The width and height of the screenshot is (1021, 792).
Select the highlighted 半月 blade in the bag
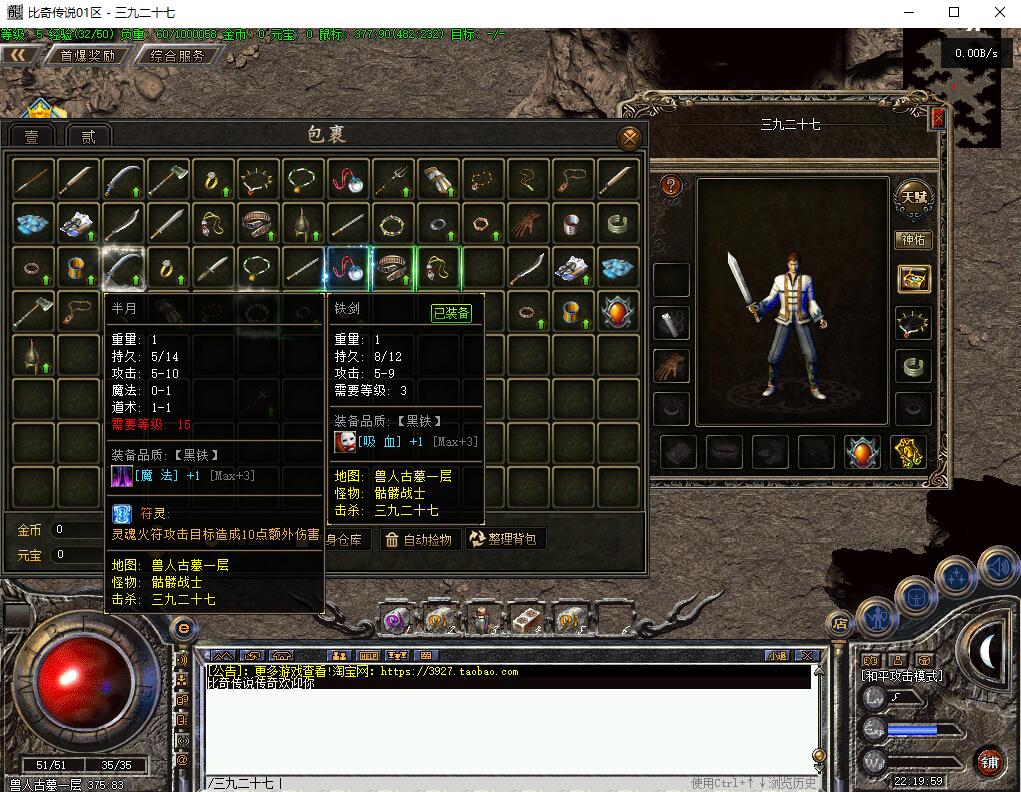tap(124, 267)
